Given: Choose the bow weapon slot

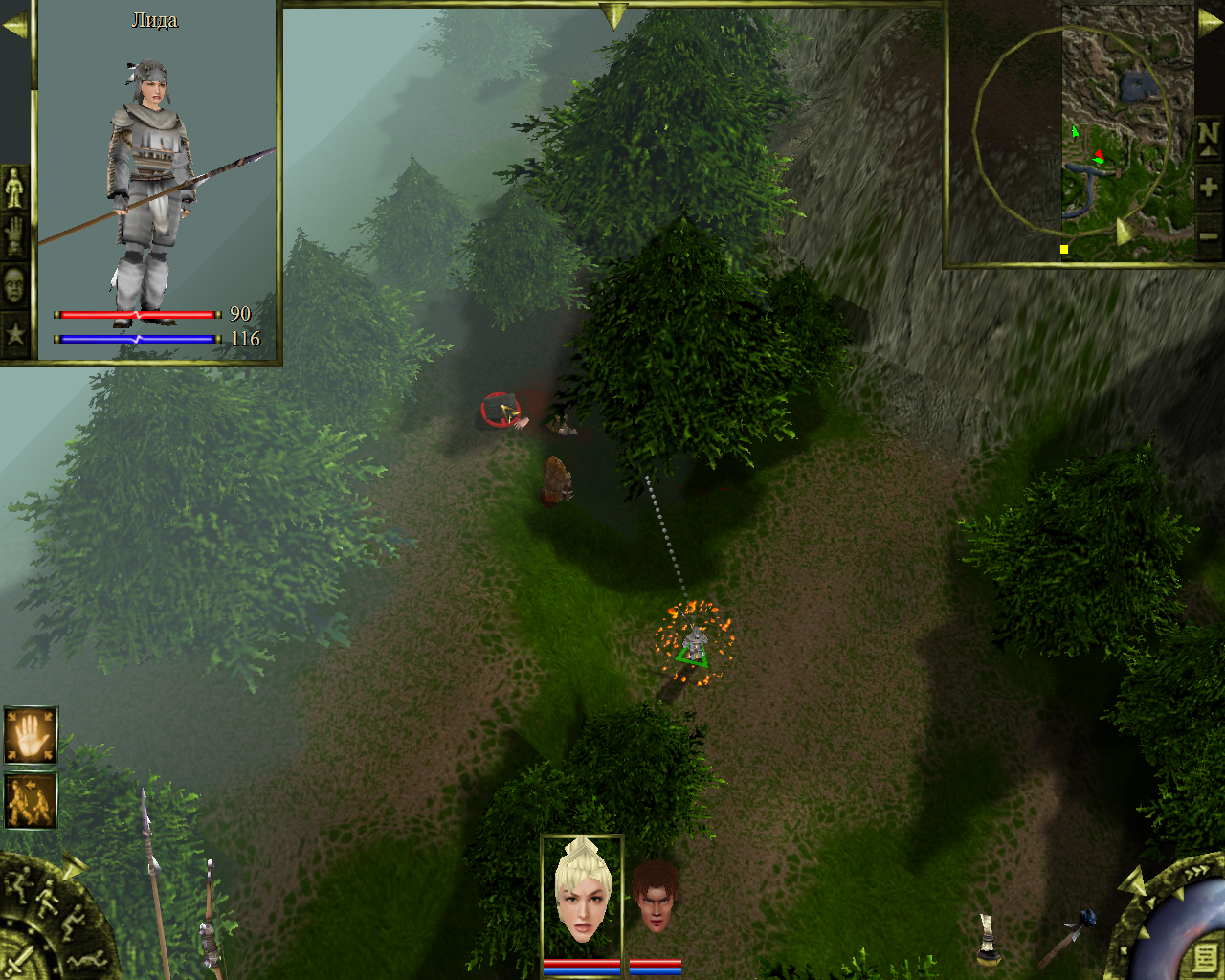Looking at the screenshot, I should (209, 921).
